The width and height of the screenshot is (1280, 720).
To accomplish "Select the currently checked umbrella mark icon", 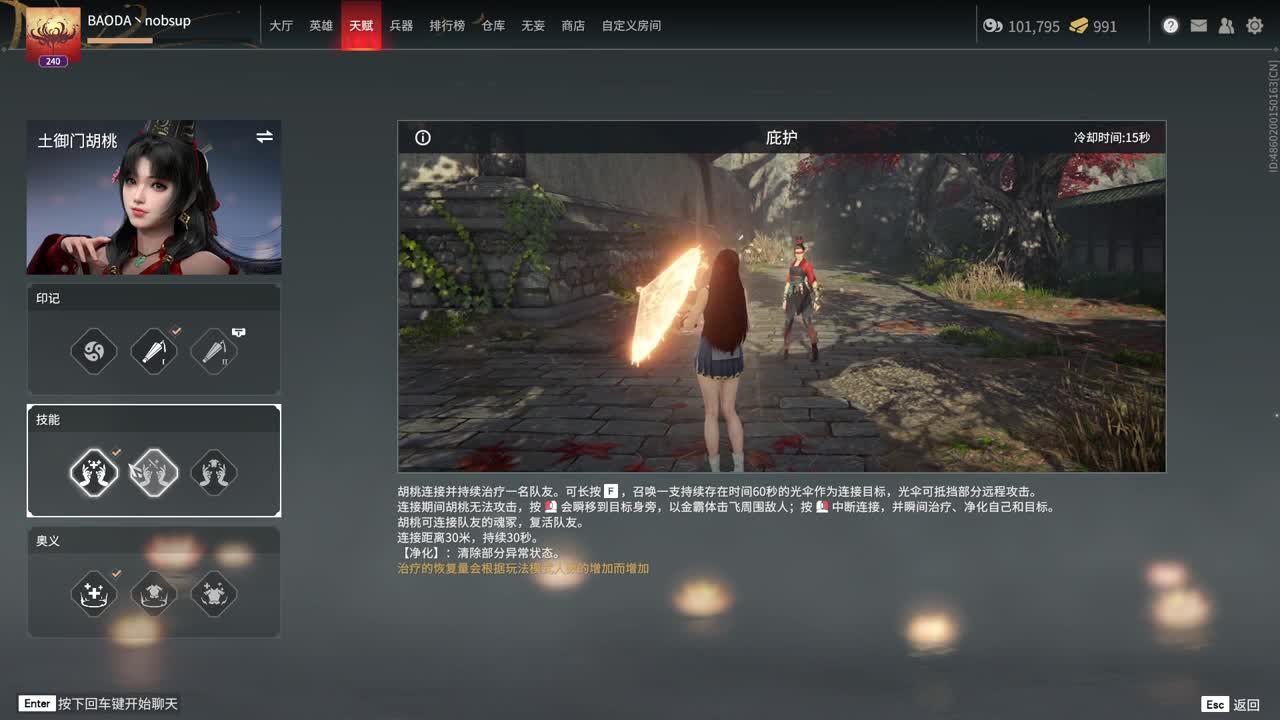I will [153, 351].
